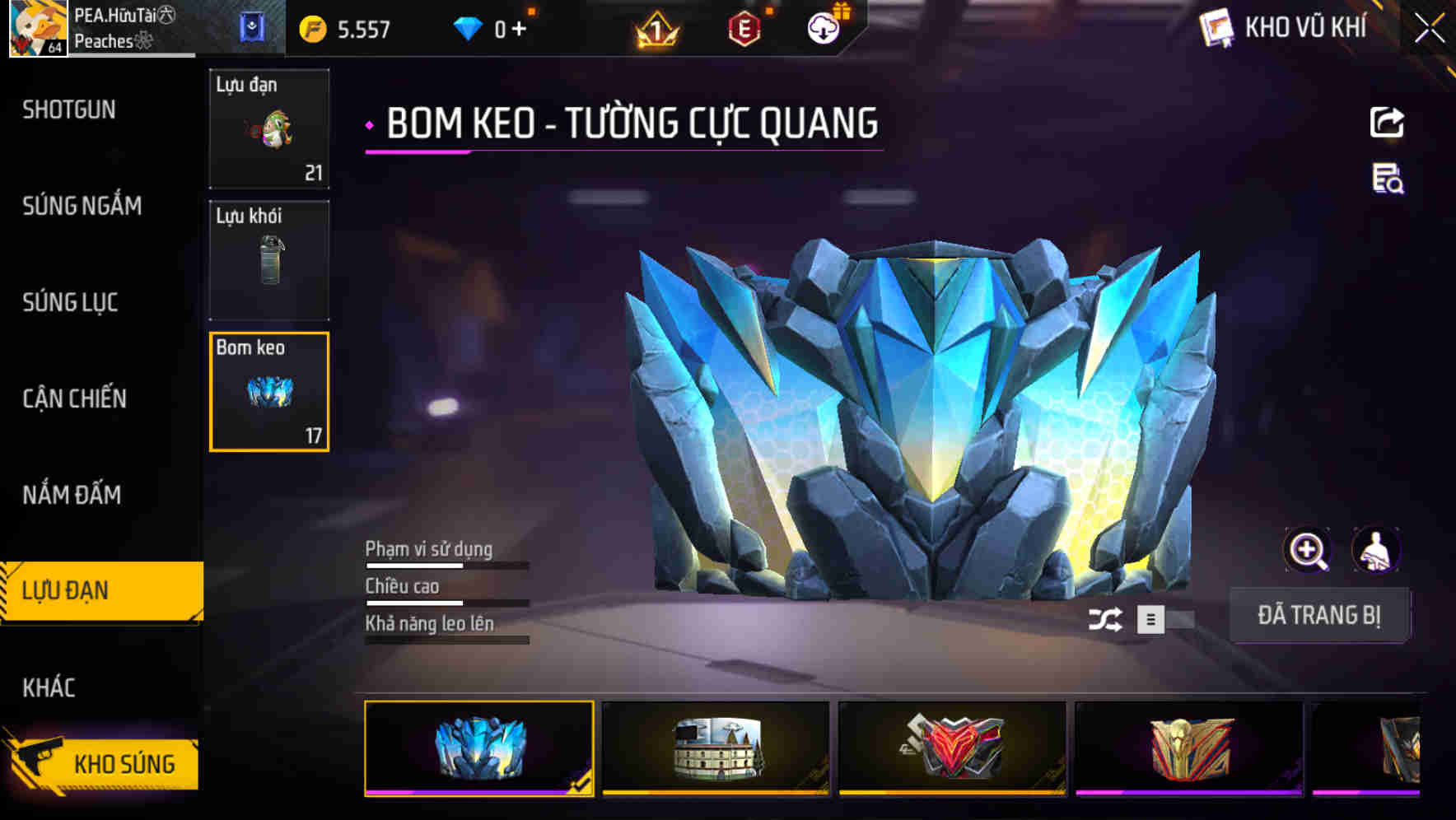The image size is (1456, 820).
Task: Select the Lựu khói grenade item
Action: (269, 259)
